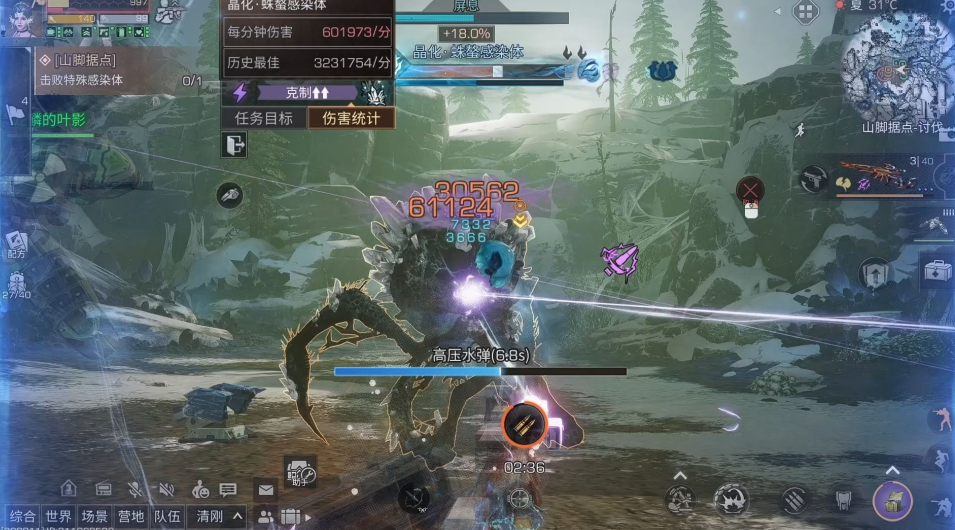Switch to the 世界 chat channel
The height and width of the screenshot is (530, 955).
point(58,517)
